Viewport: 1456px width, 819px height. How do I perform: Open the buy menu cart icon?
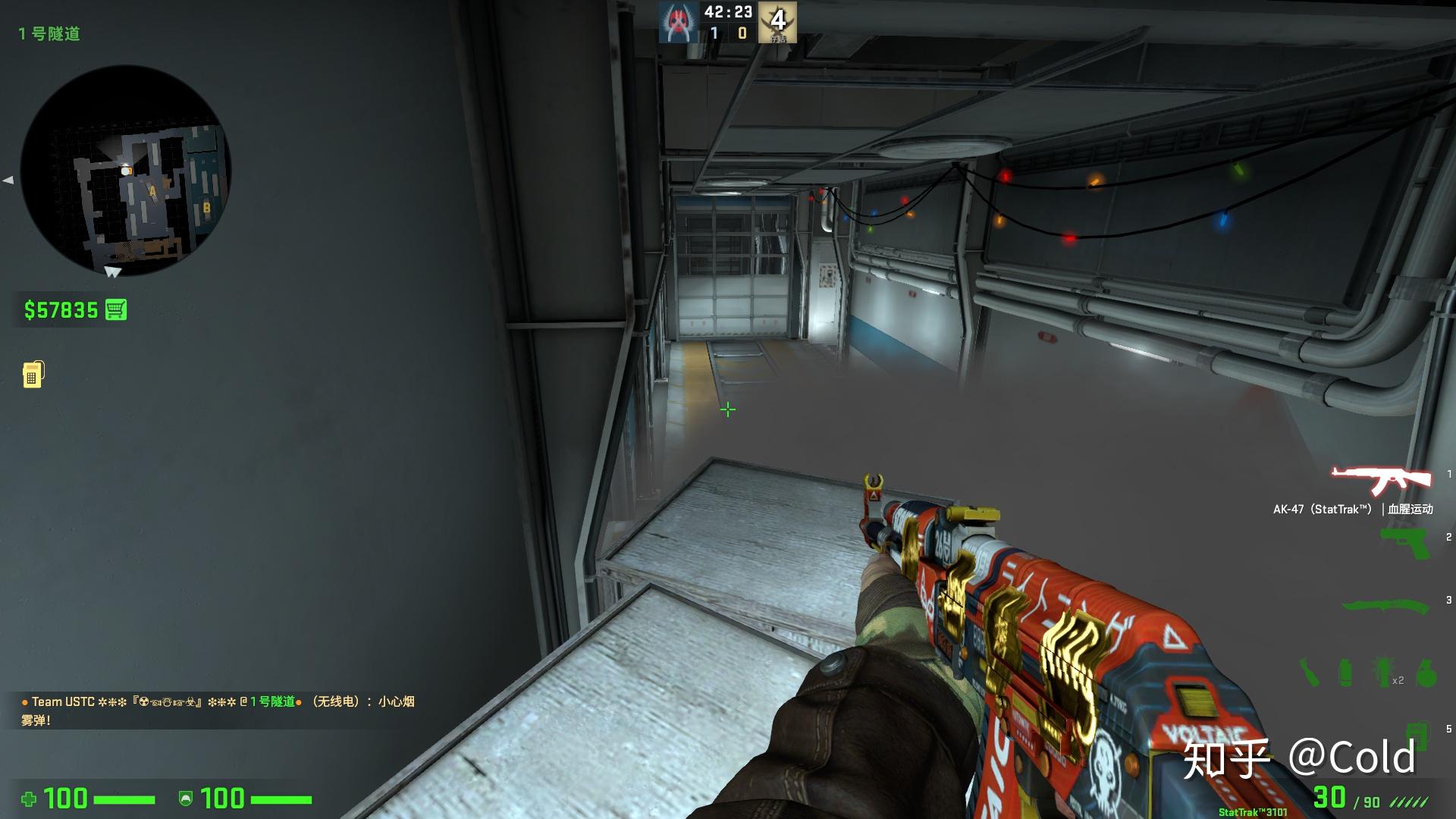116,310
